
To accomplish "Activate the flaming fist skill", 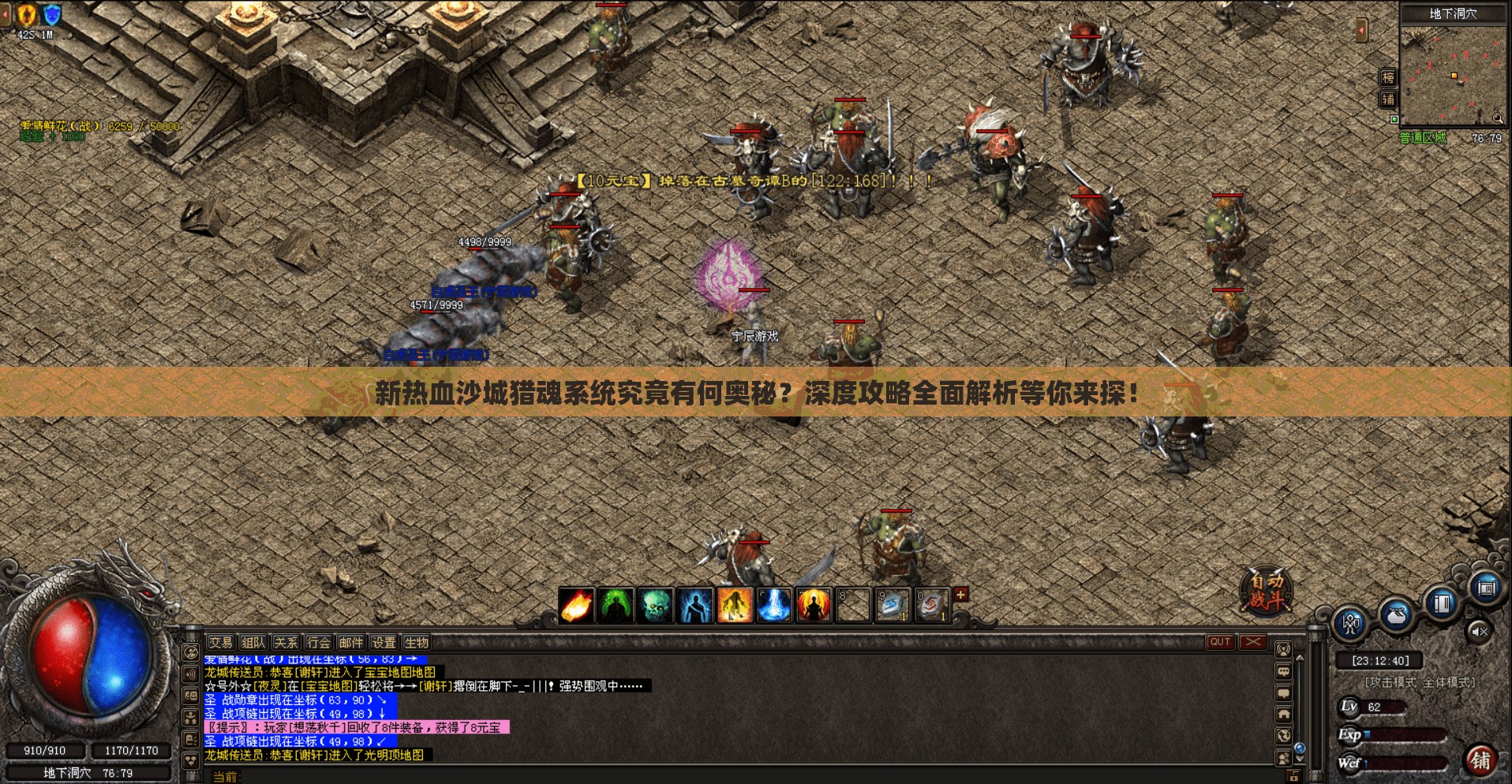I will click(576, 607).
